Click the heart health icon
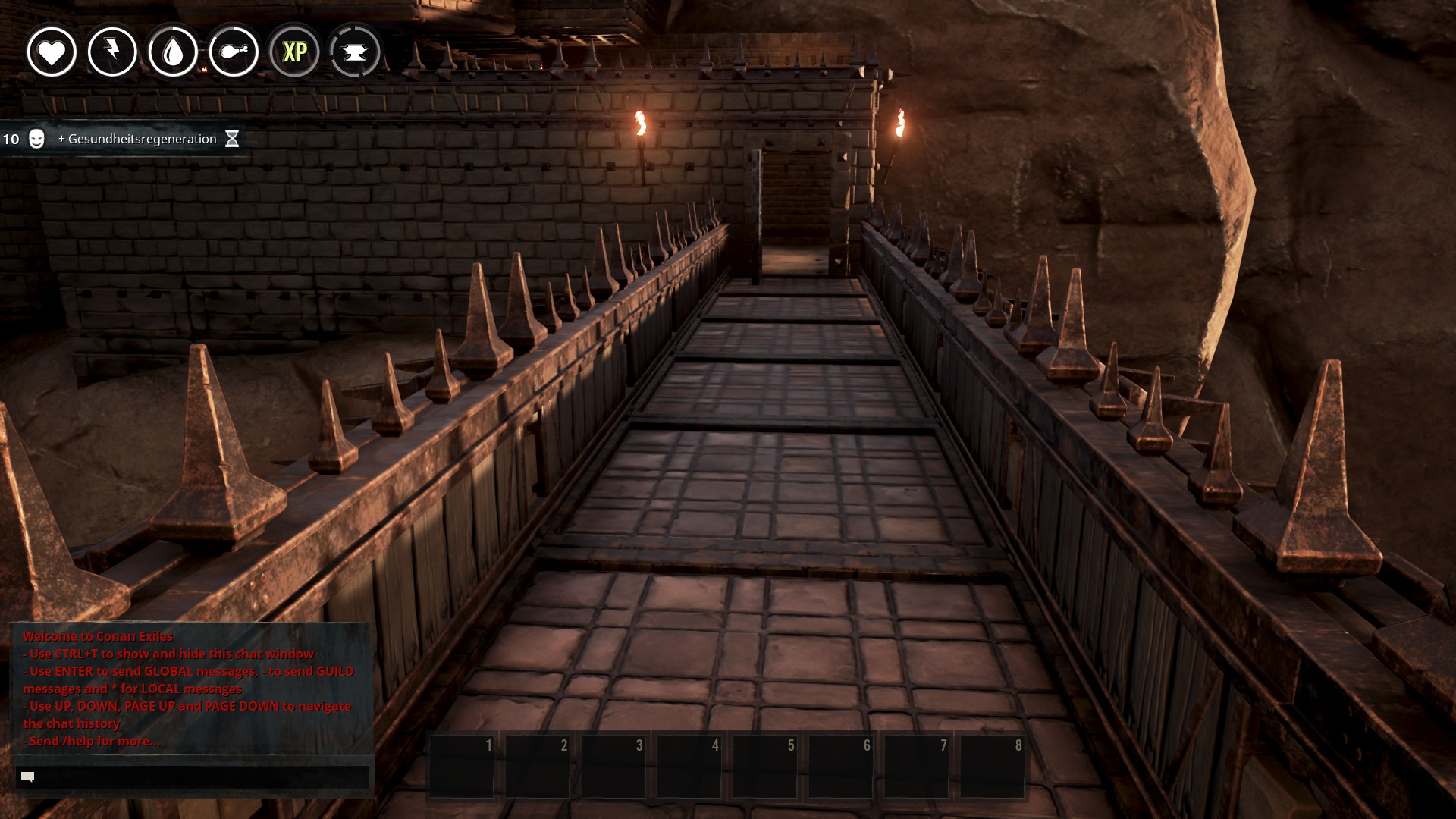 [x=52, y=52]
